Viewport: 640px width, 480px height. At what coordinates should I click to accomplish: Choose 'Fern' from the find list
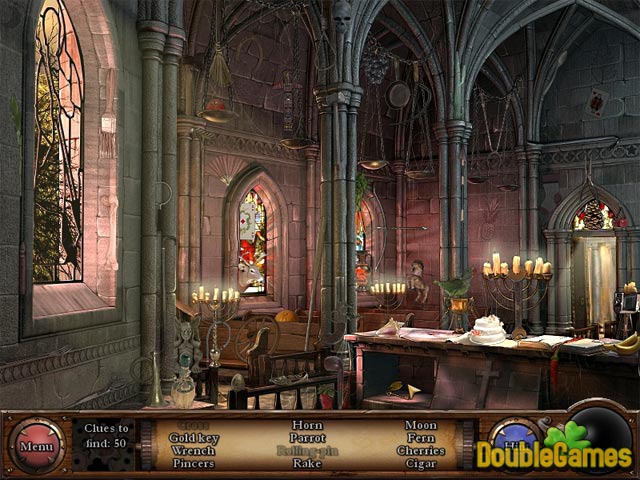coord(420,438)
